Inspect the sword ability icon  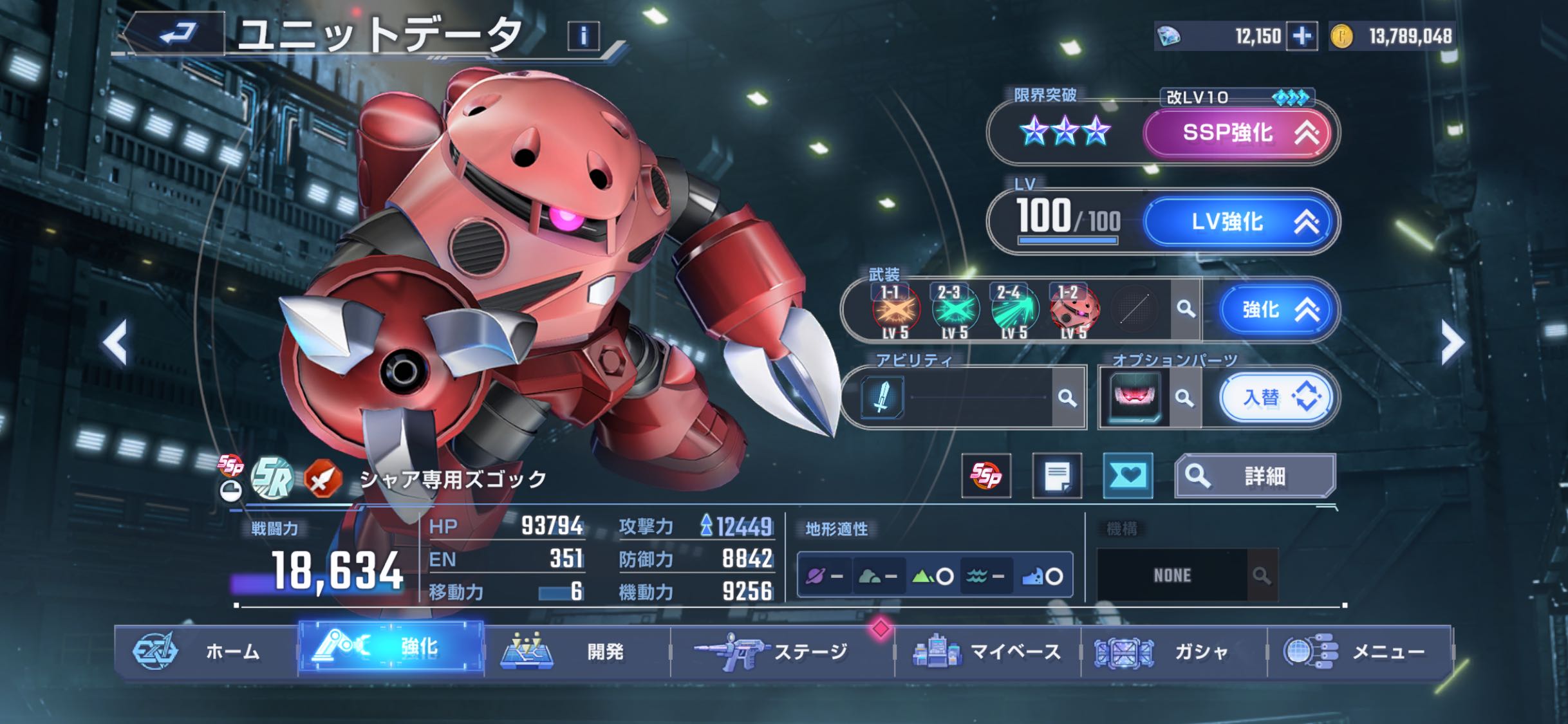882,396
